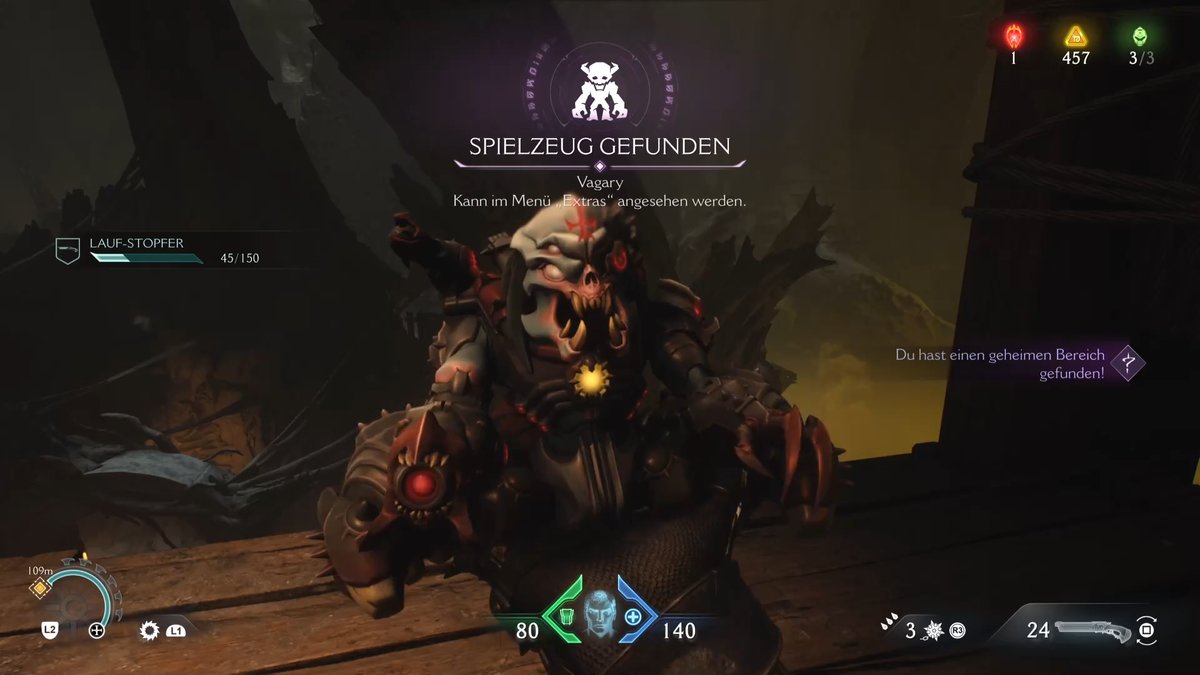
Task: Click the circular shield gauge with distance marker
Action: pos(76,602)
